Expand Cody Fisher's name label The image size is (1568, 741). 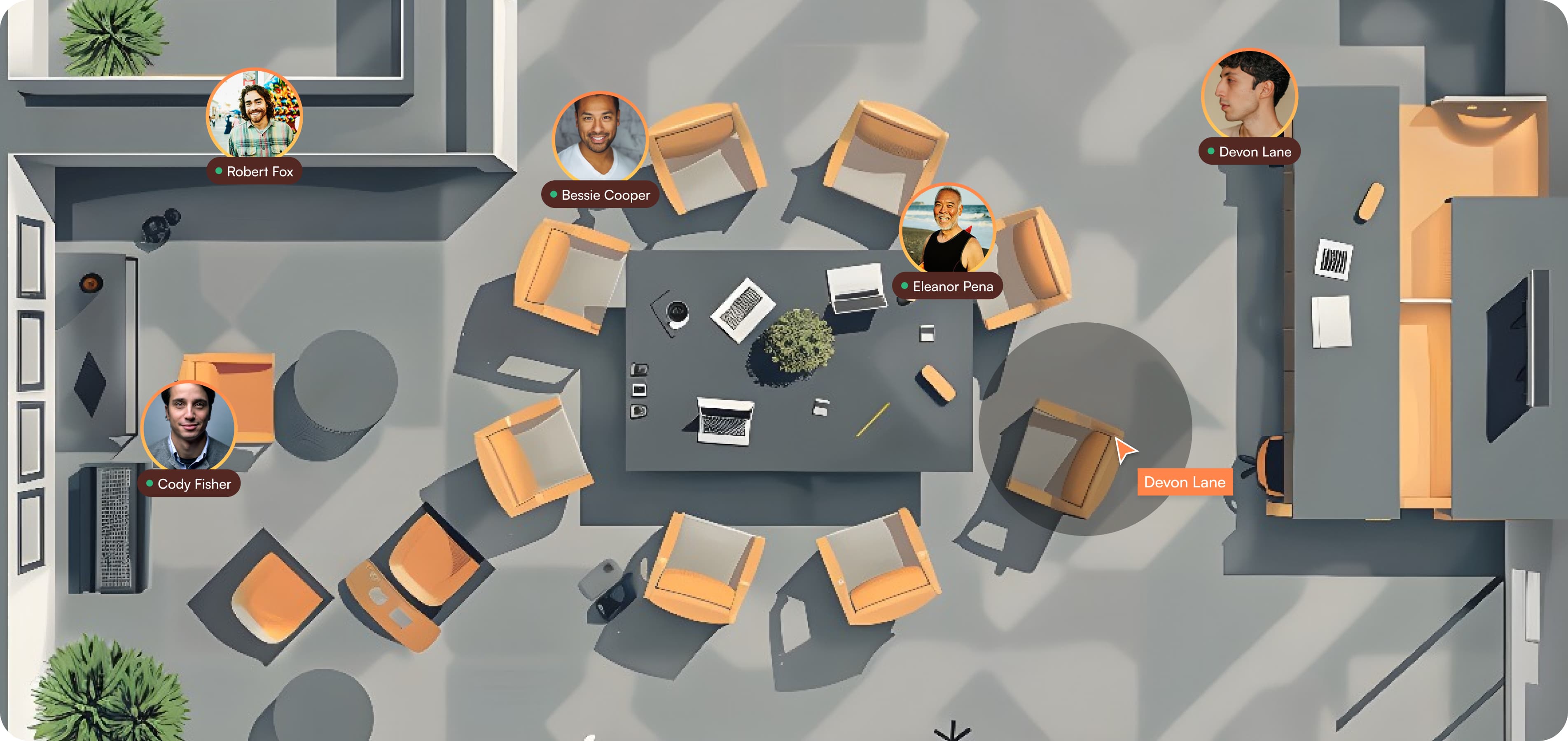(x=189, y=484)
